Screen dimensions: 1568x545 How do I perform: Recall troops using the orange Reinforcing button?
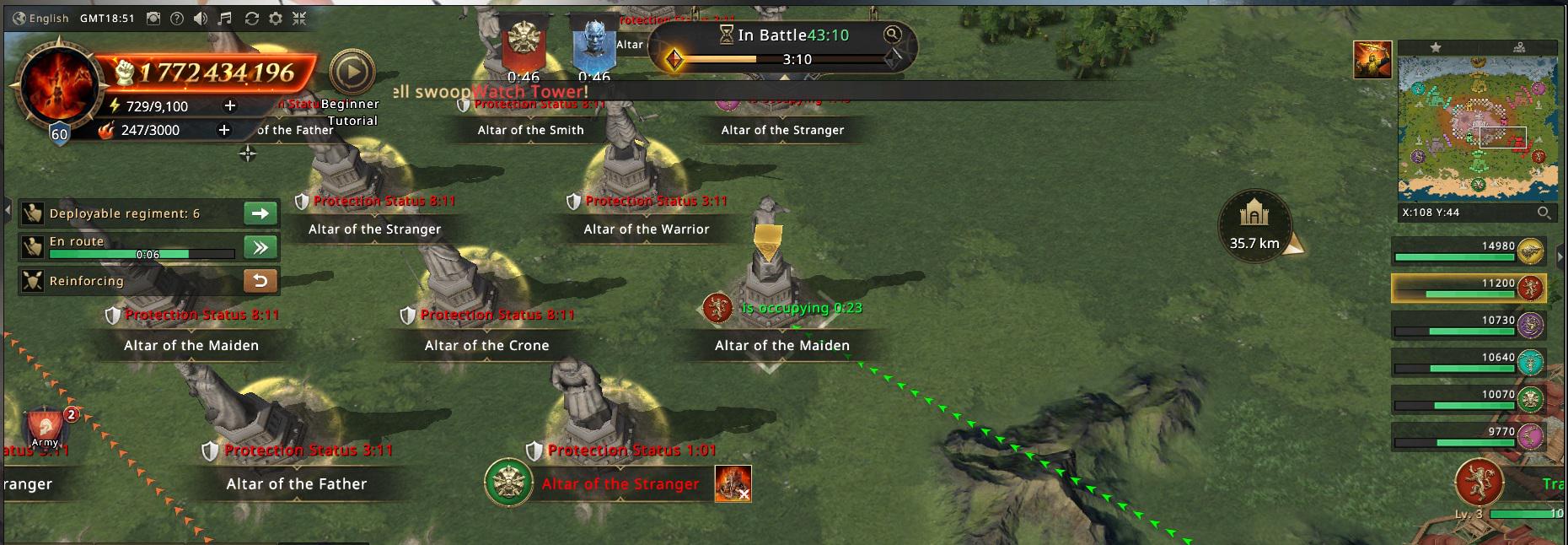point(260,281)
